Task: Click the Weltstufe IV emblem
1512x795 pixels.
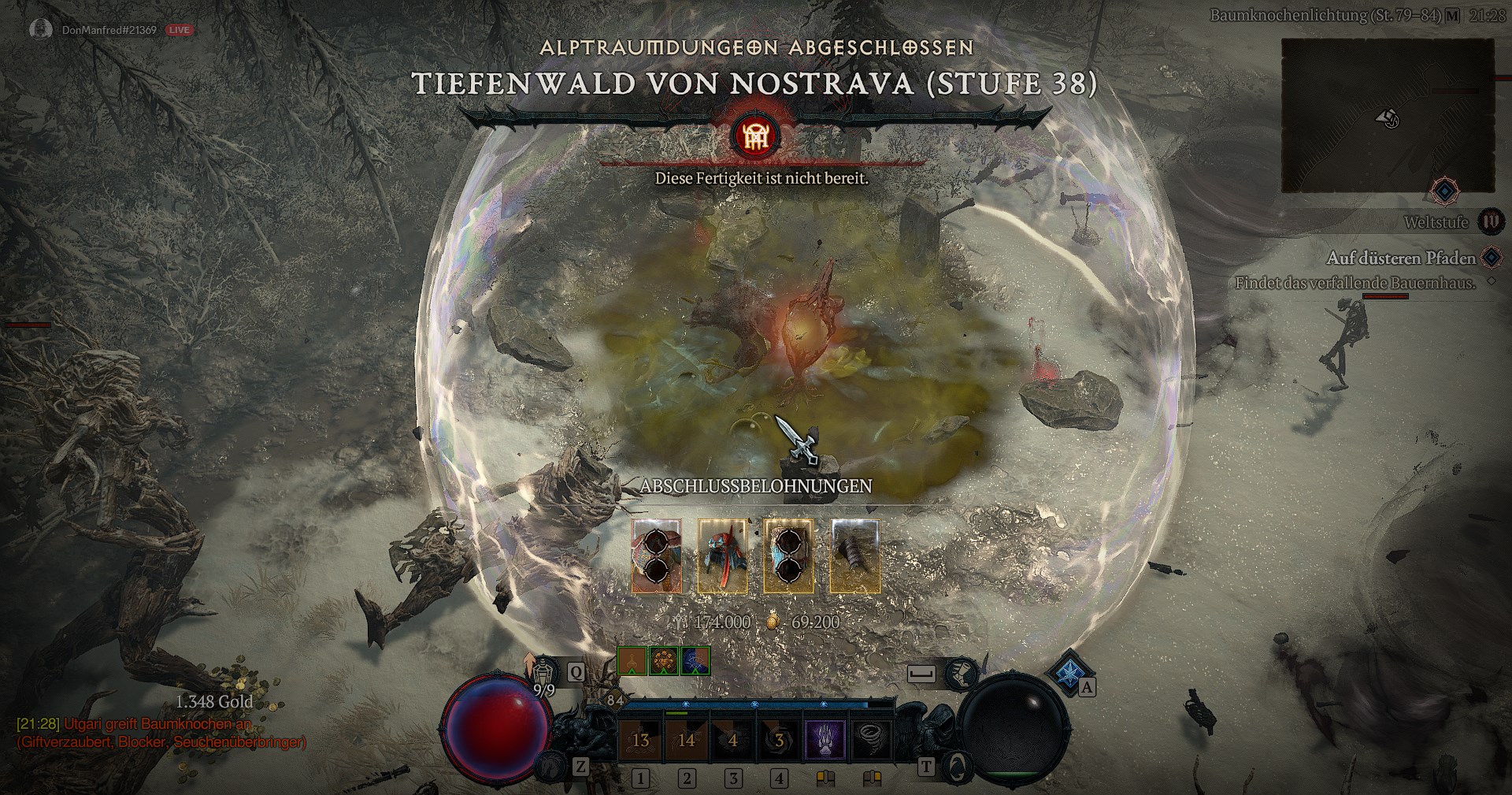Action: 1489,222
